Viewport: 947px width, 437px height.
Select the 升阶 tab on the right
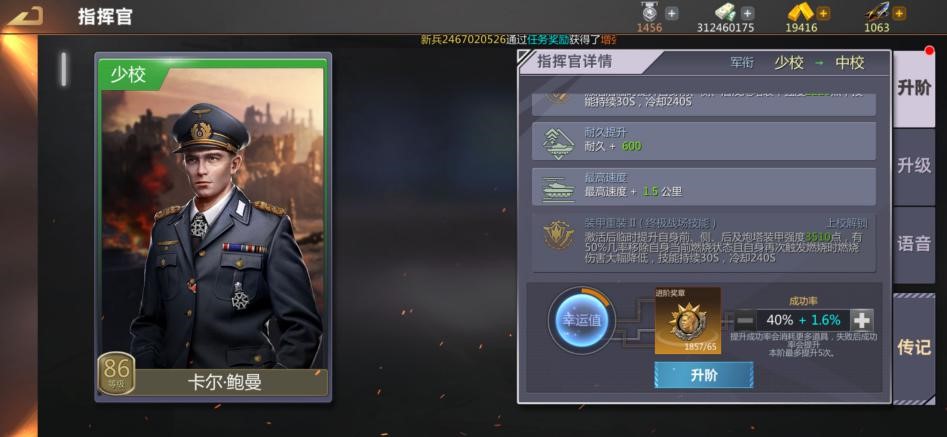pos(914,88)
